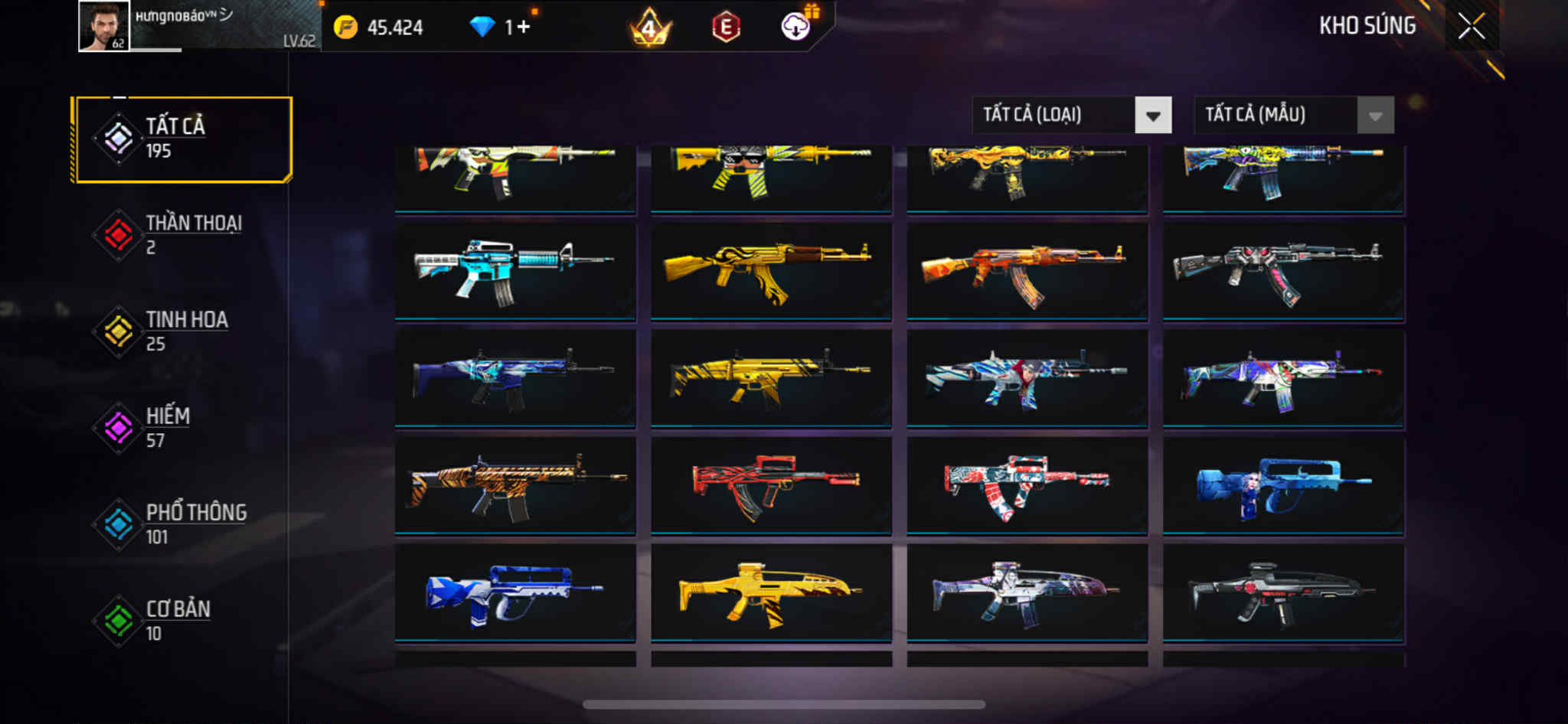Open the gold crown rank icon
This screenshot has height=724, width=1568.
tap(649, 28)
